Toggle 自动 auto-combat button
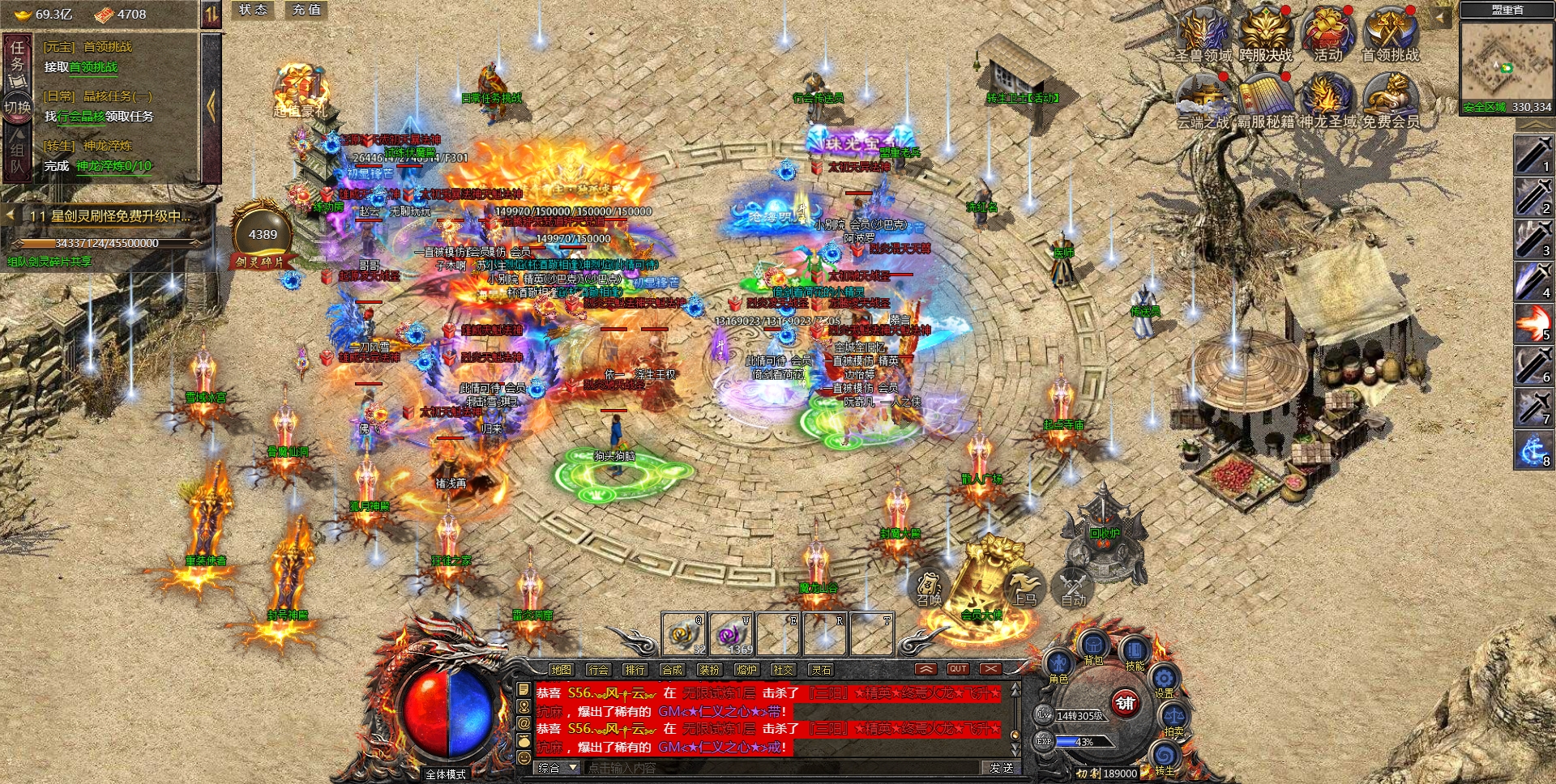The image size is (1556, 784). [x=1074, y=587]
